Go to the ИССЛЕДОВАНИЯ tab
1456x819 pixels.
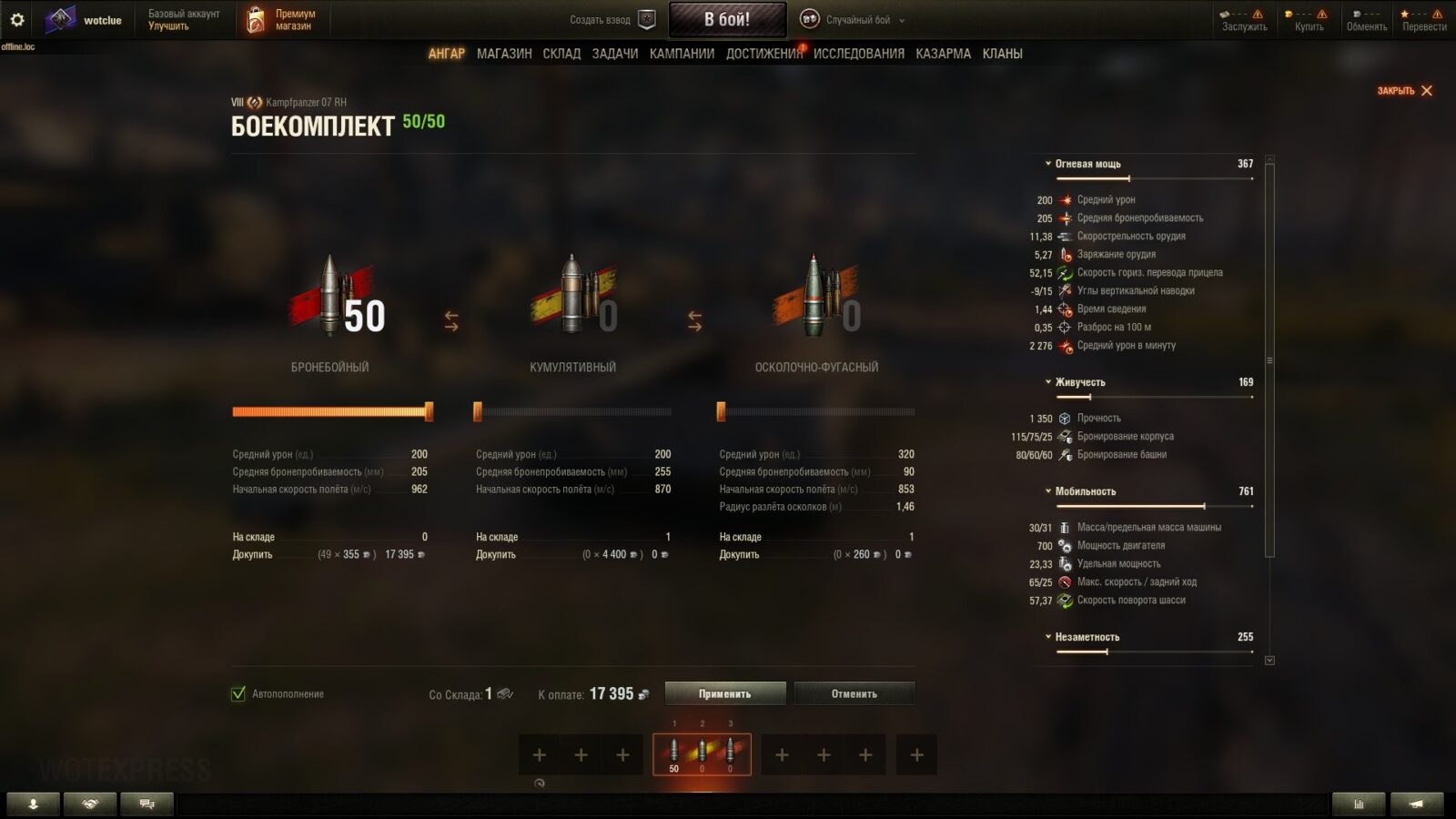point(858,54)
